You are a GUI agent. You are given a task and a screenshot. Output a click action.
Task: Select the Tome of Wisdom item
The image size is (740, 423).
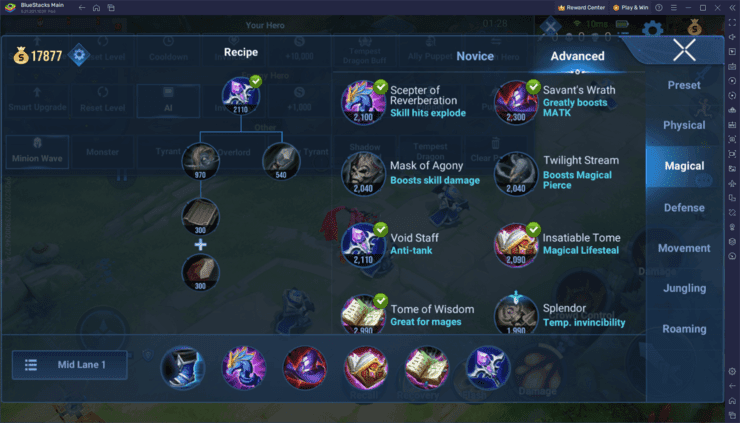(364, 314)
